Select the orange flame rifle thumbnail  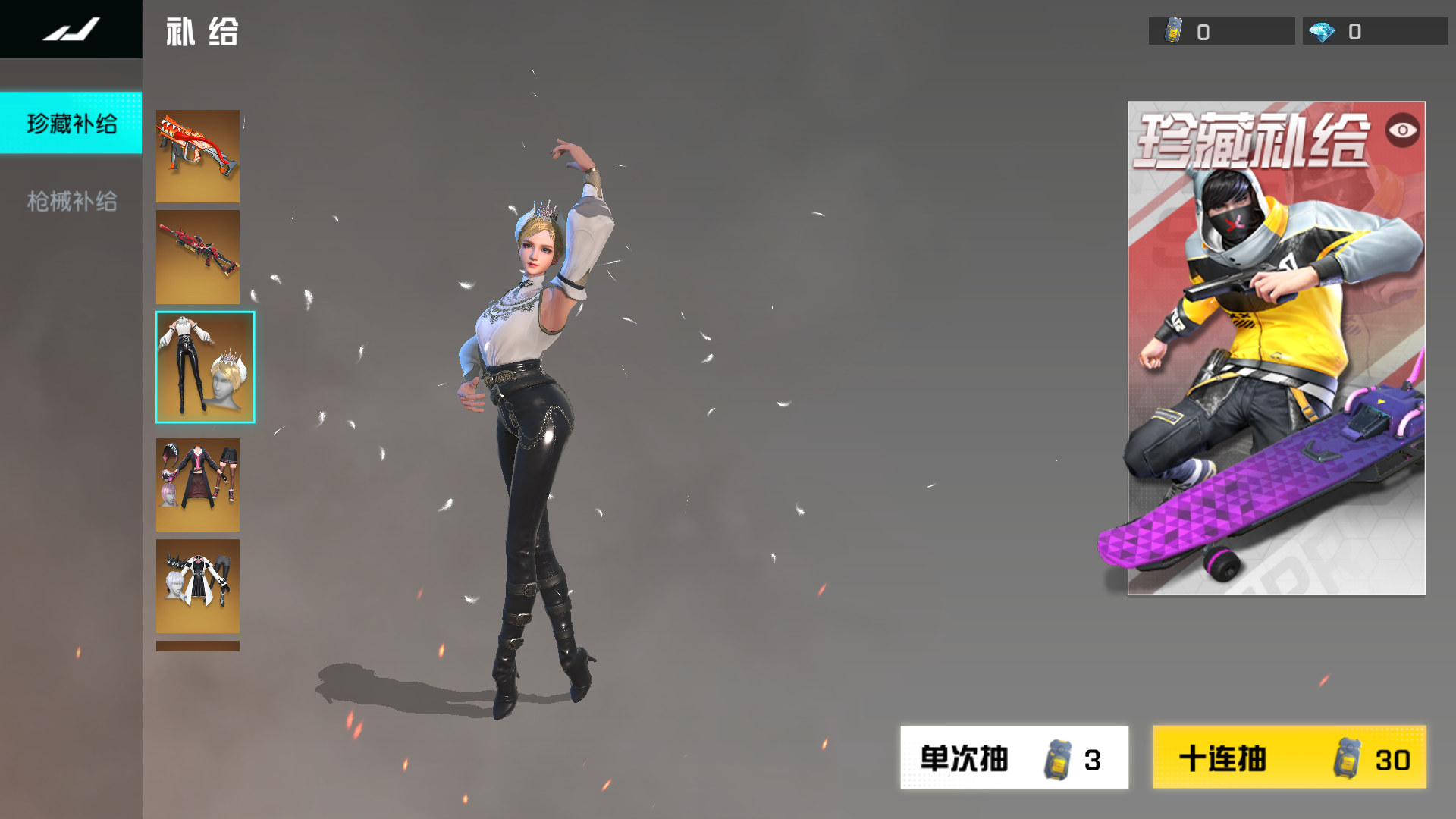(x=197, y=156)
